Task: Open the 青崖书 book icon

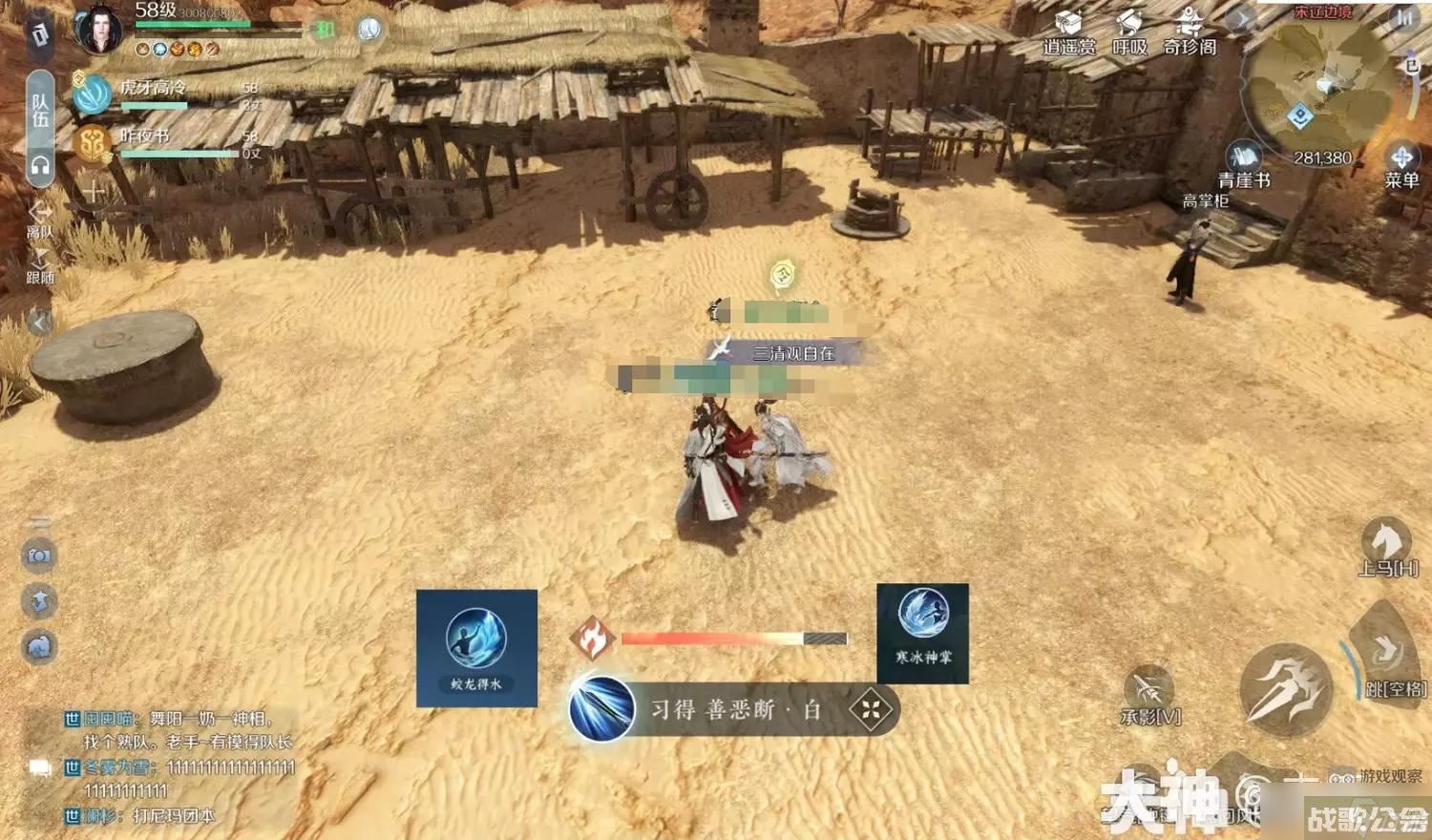Action: (1244, 164)
